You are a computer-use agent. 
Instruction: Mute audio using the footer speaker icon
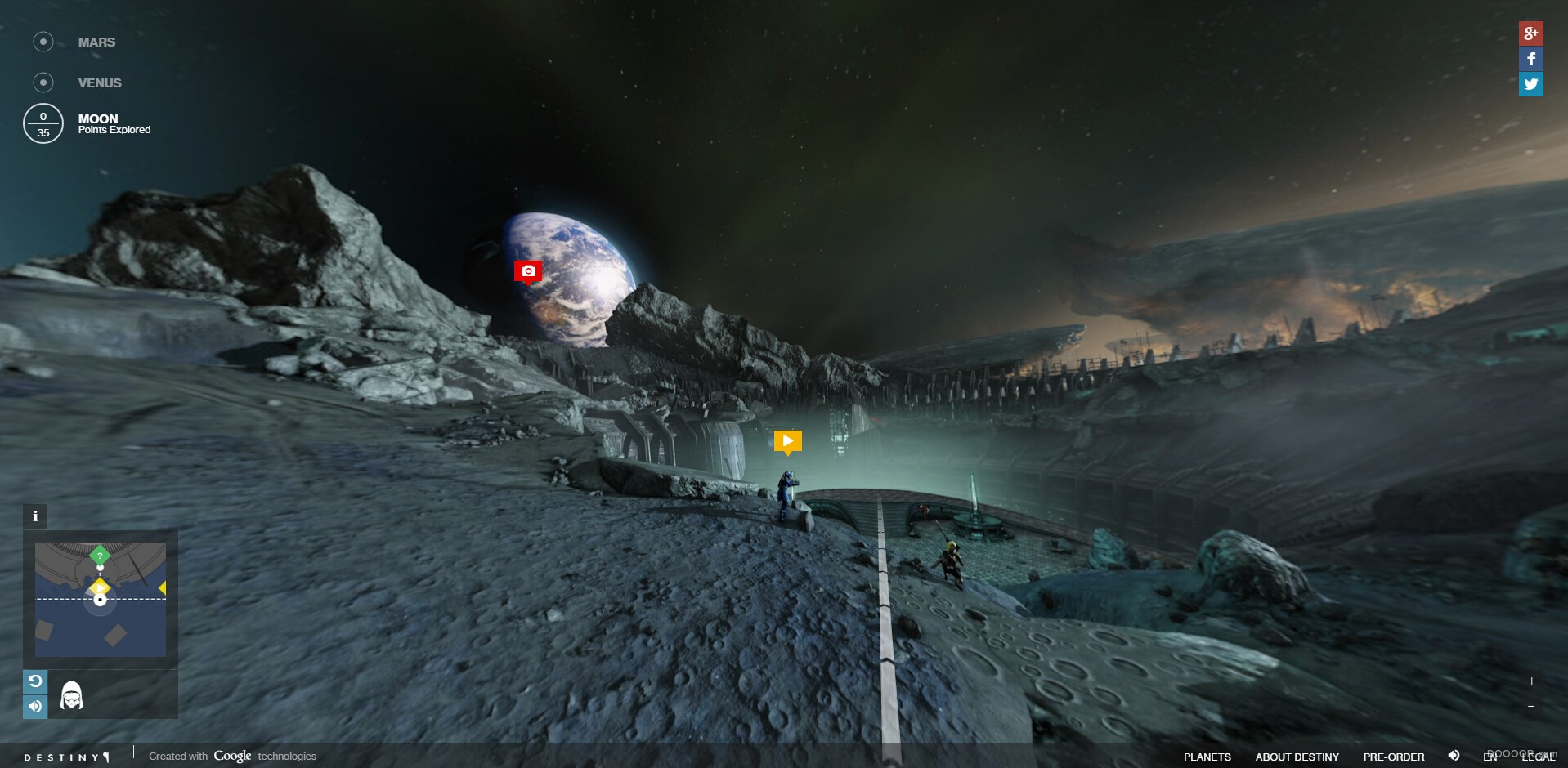click(1454, 756)
